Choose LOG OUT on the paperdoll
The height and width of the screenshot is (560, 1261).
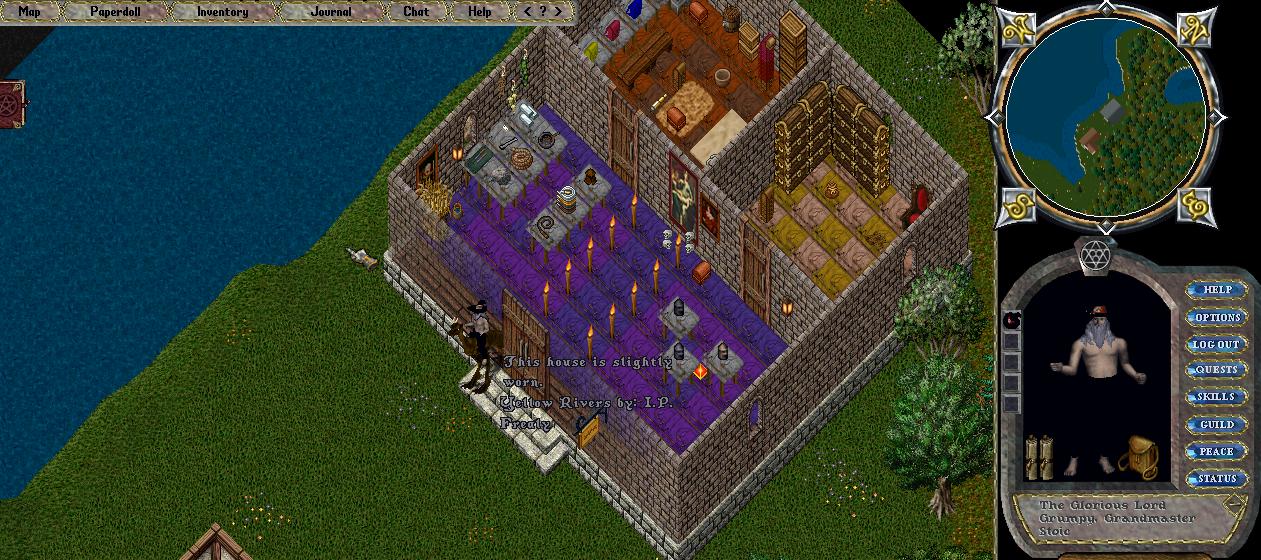[1216, 344]
